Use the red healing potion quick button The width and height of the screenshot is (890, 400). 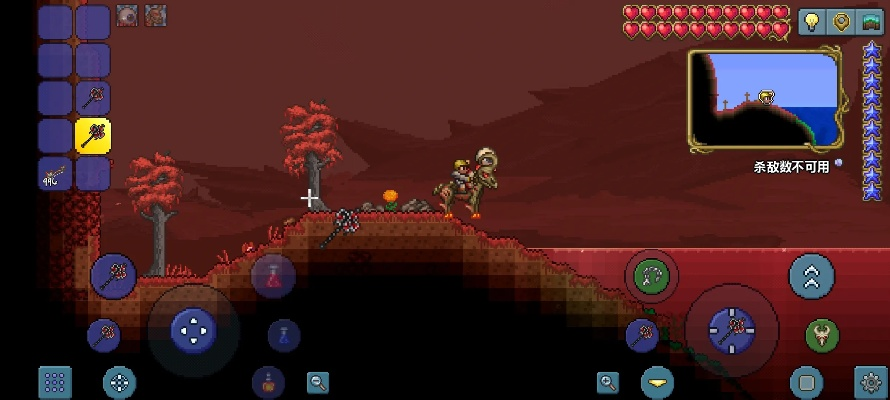(273, 276)
